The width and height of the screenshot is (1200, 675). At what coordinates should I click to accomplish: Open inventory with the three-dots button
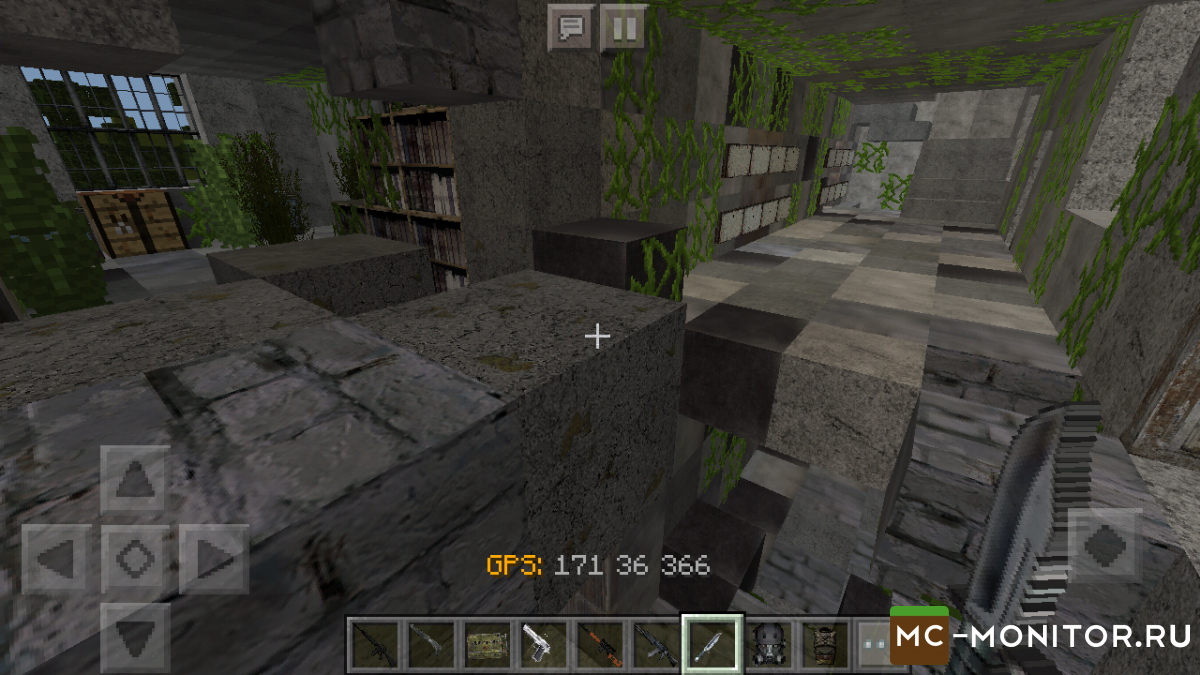point(872,643)
